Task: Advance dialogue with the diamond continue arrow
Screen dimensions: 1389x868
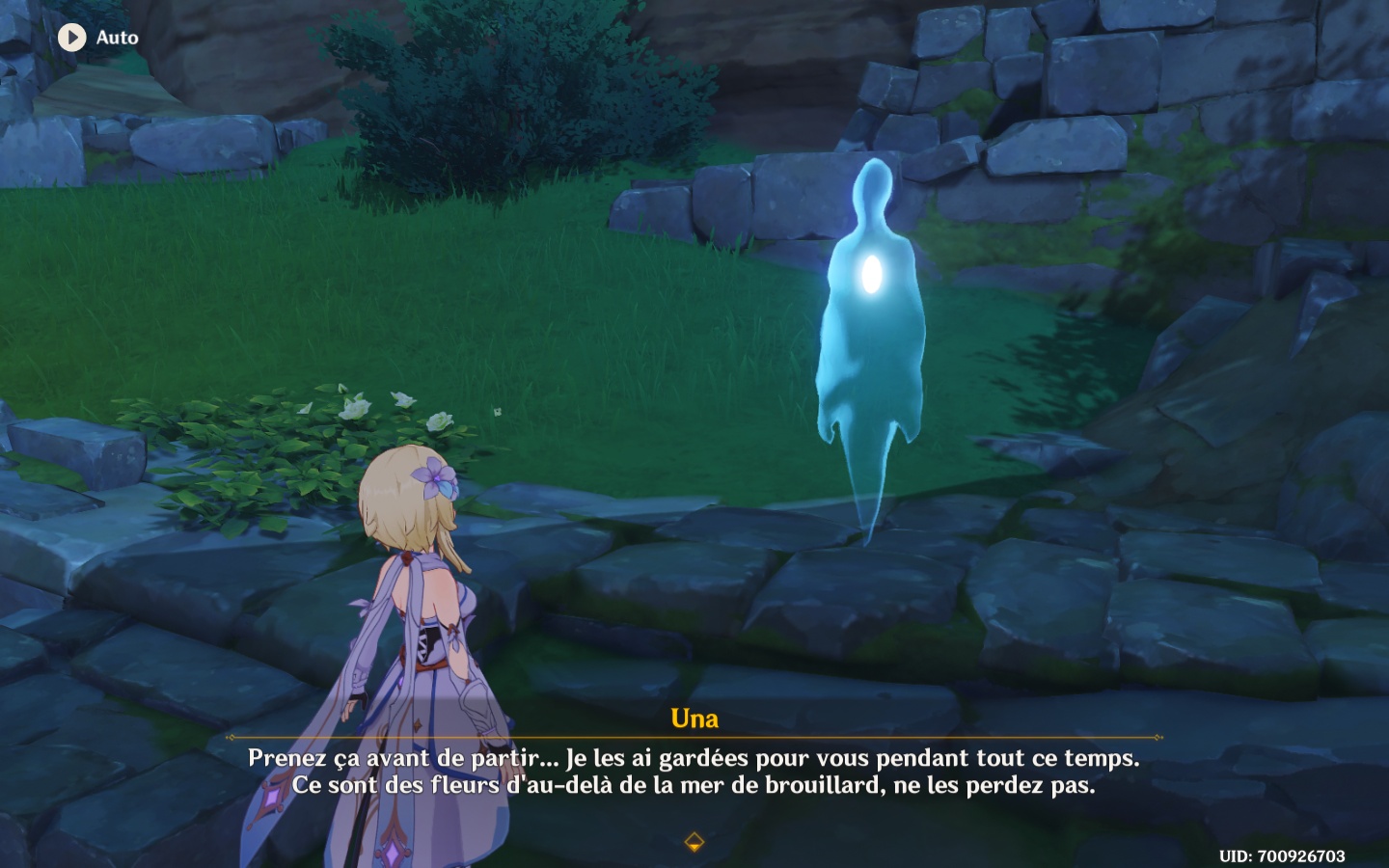Action: pos(694,842)
